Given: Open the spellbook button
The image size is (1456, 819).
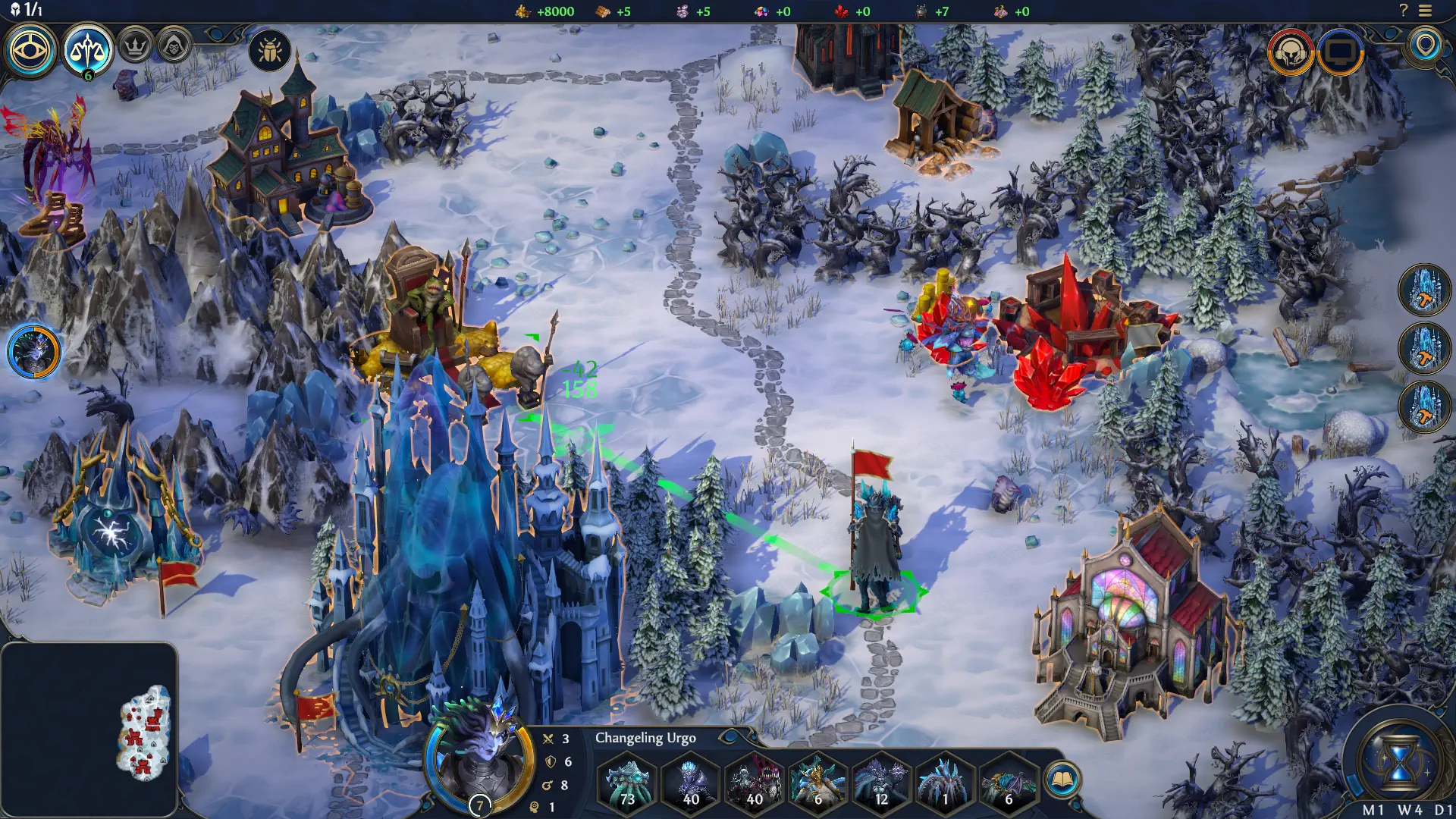Looking at the screenshot, I should click(x=1062, y=780).
